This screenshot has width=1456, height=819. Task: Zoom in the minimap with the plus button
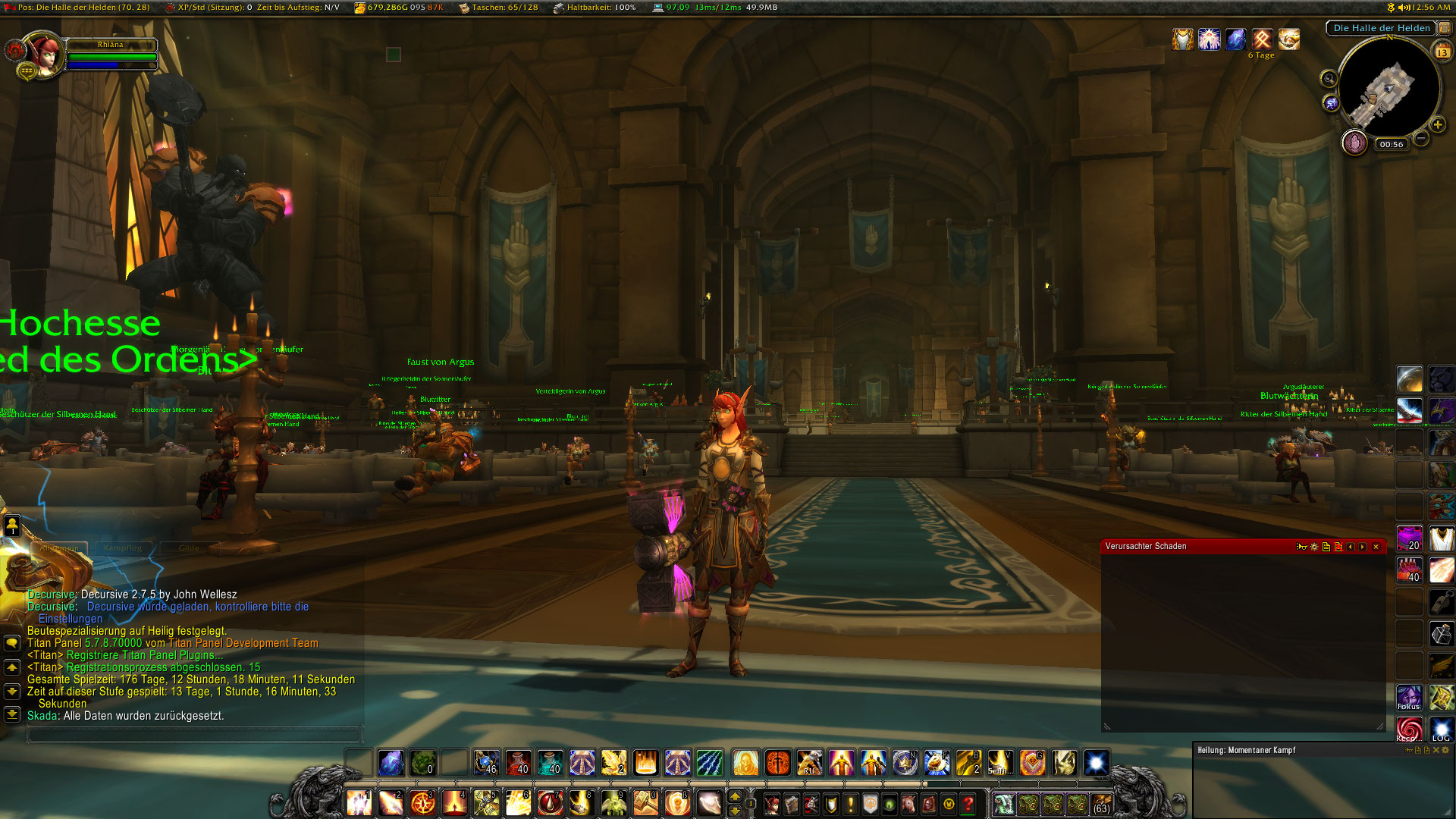tap(1437, 124)
